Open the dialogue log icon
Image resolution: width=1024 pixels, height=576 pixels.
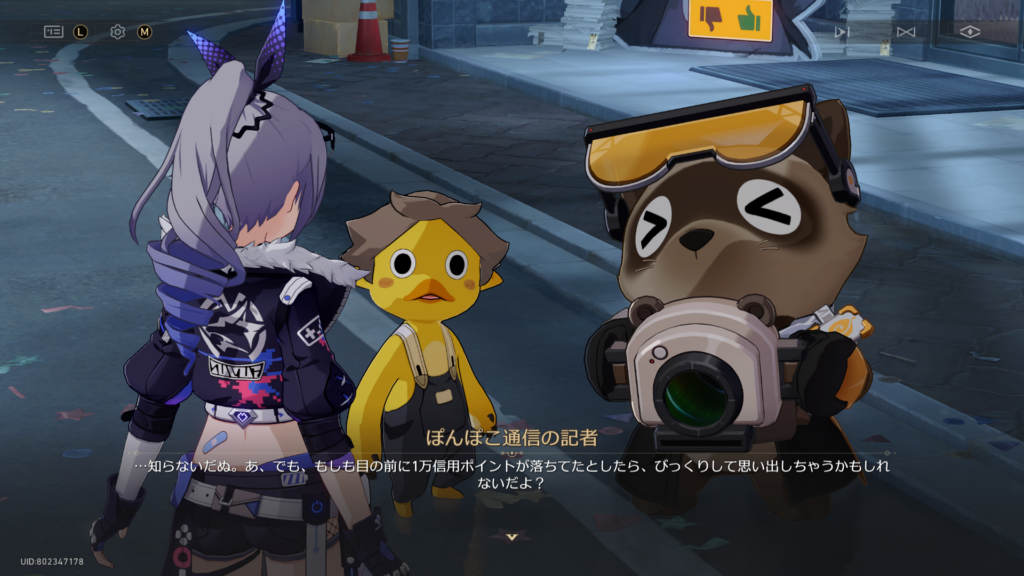click(x=53, y=31)
